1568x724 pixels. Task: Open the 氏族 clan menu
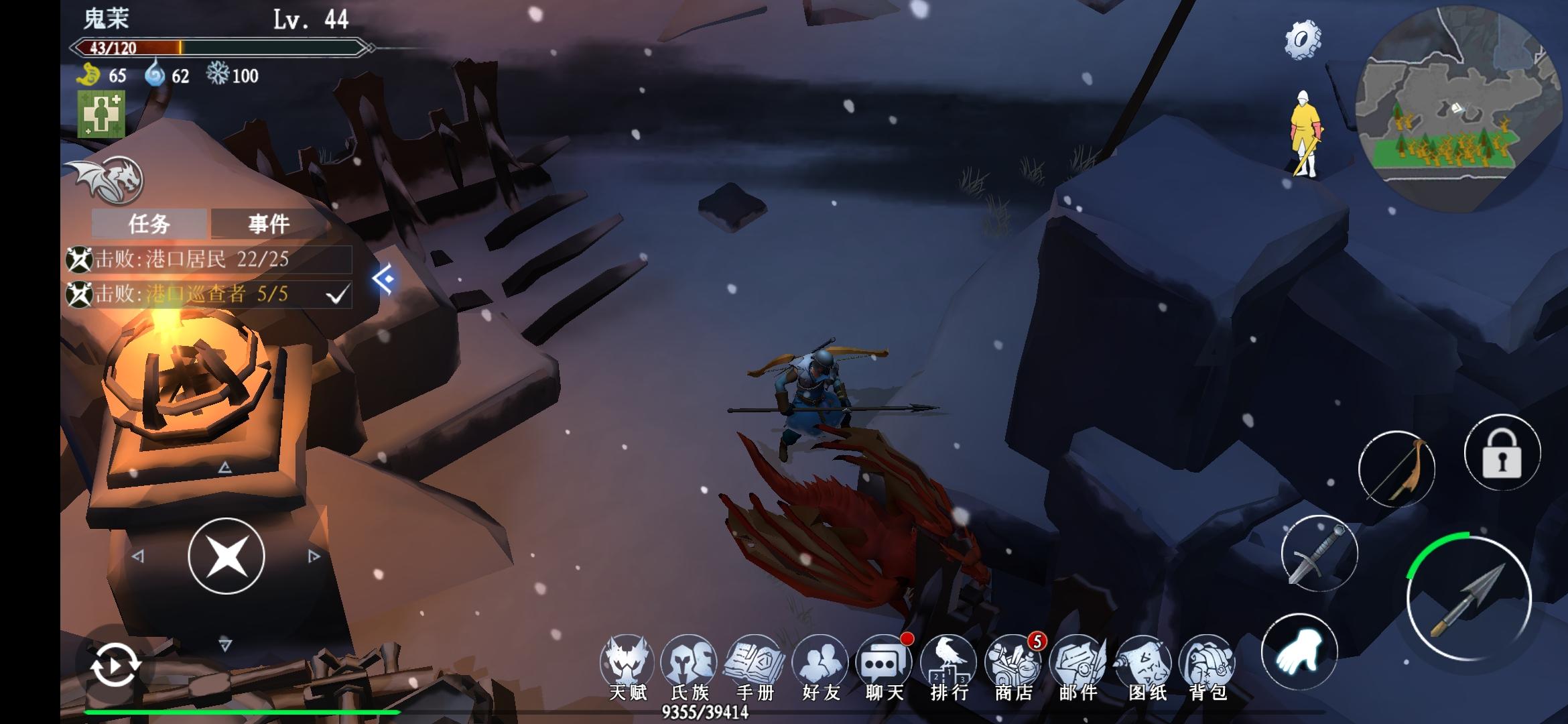[690, 665]
